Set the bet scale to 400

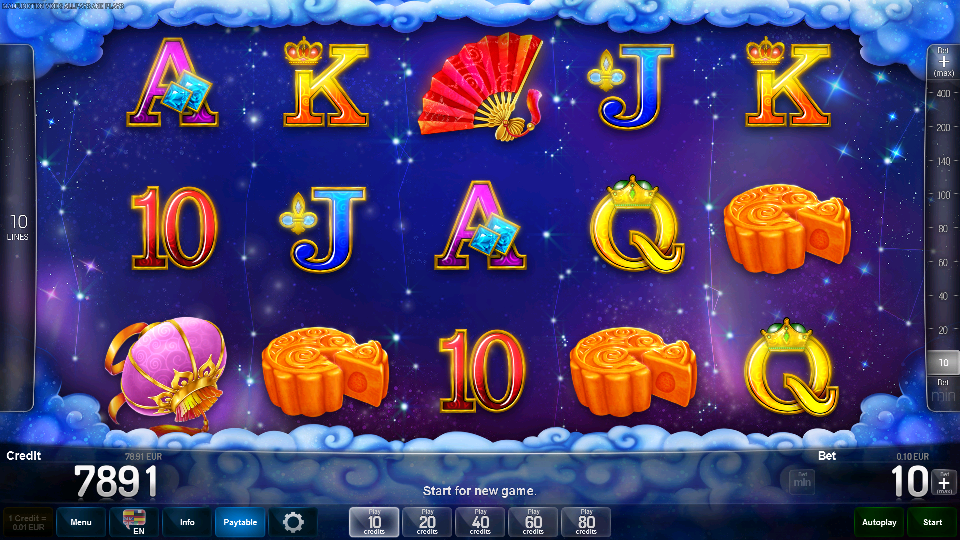942,93
